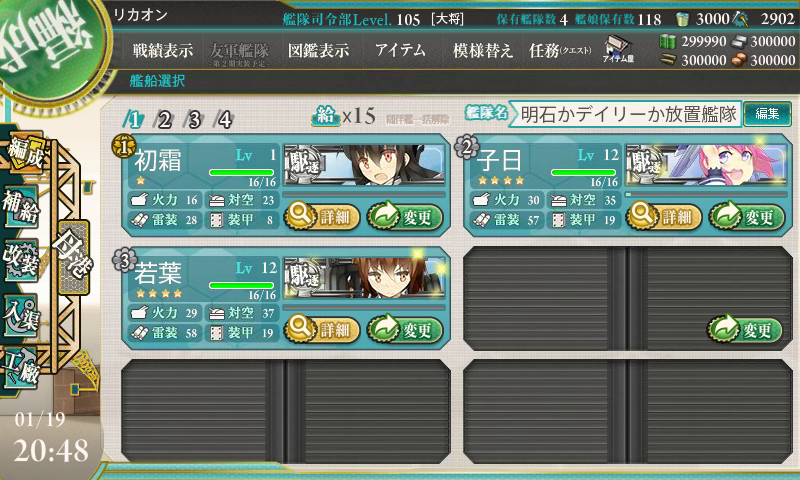Screen dimensions: 800x480
Task: Switch to fleet tab 3
Action: (x=194, y=120)
